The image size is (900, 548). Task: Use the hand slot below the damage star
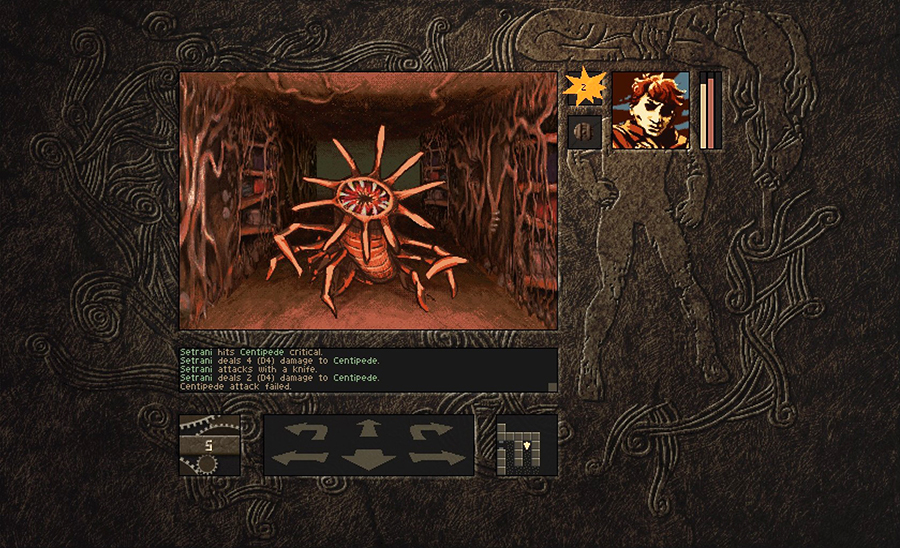pyautogui.click(x=585, y=132)
